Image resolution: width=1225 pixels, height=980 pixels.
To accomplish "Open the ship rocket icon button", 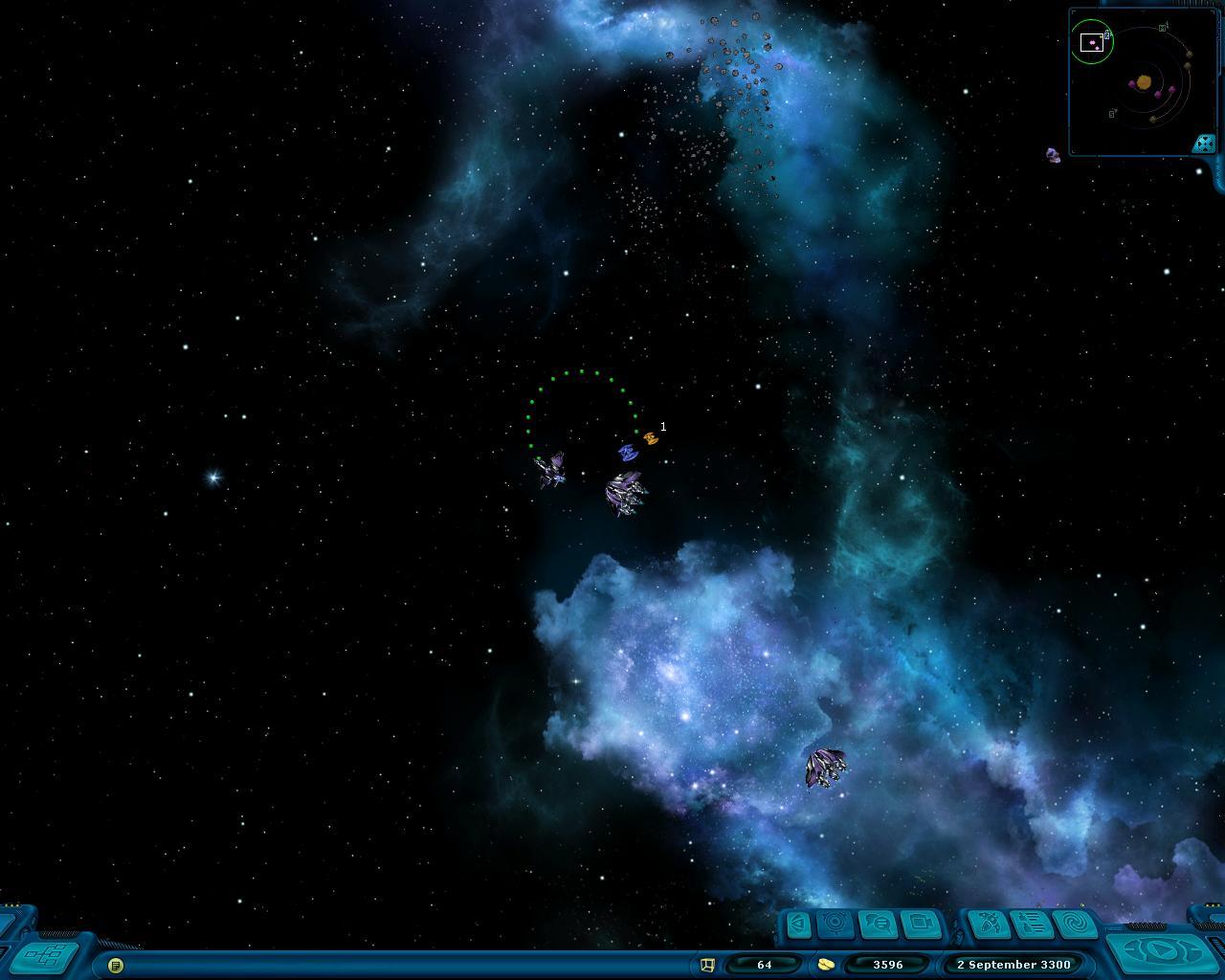I will (990, 924).
